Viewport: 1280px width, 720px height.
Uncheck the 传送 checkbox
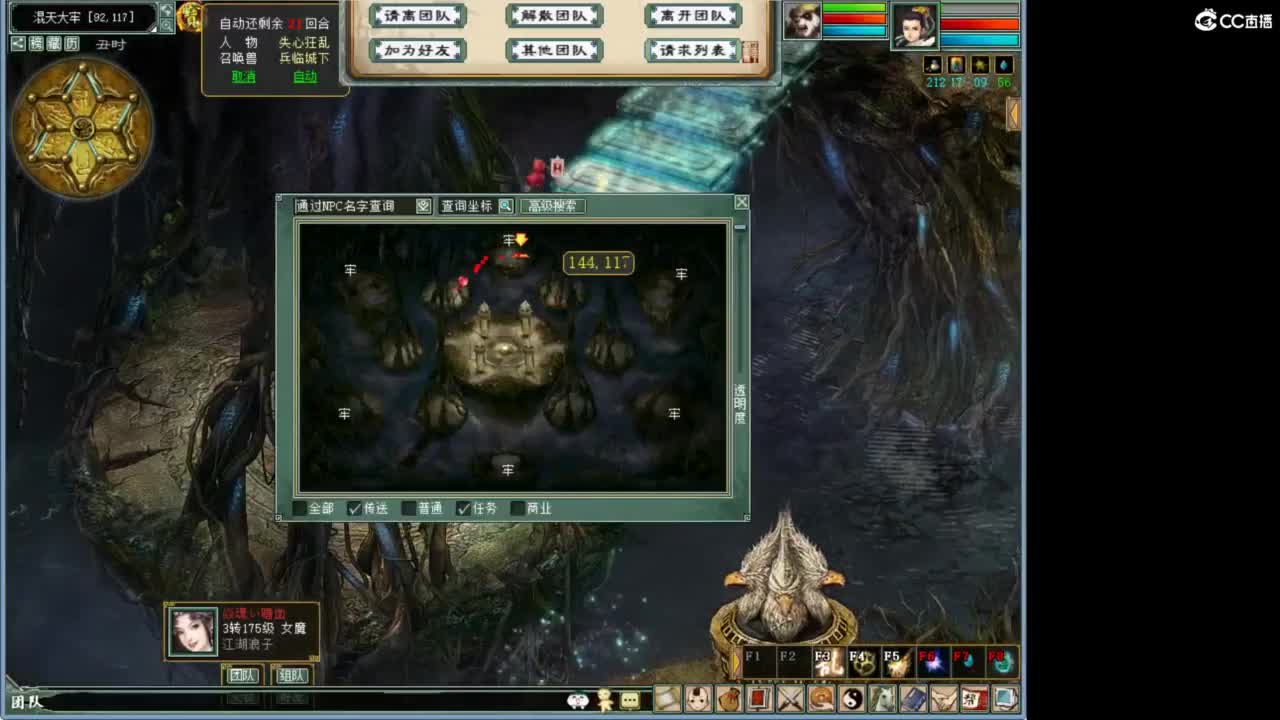coord(356,508)
